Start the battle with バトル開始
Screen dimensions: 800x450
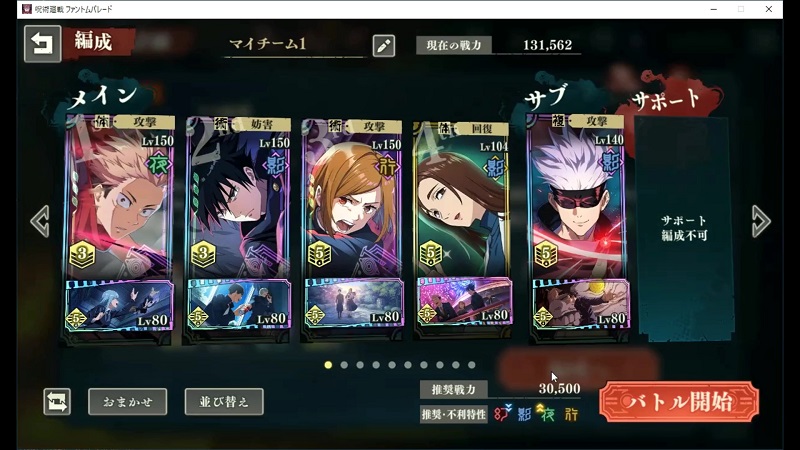(x=678, y=402)
